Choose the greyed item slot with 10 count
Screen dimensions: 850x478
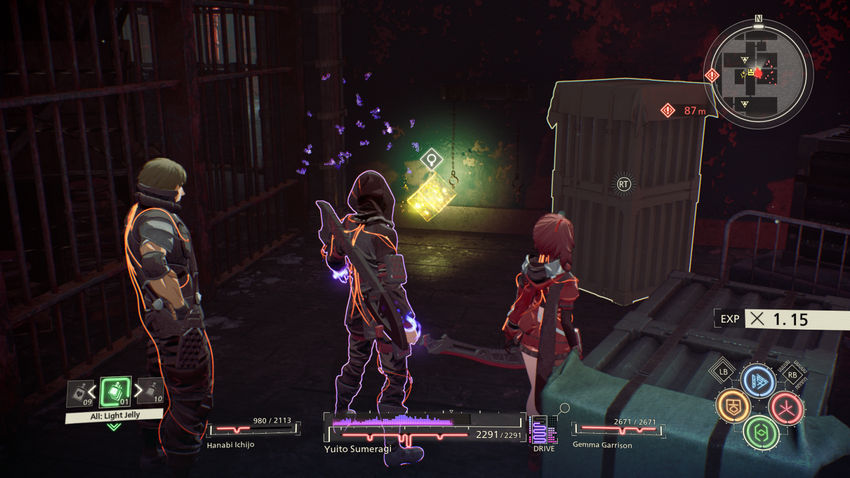151,393
